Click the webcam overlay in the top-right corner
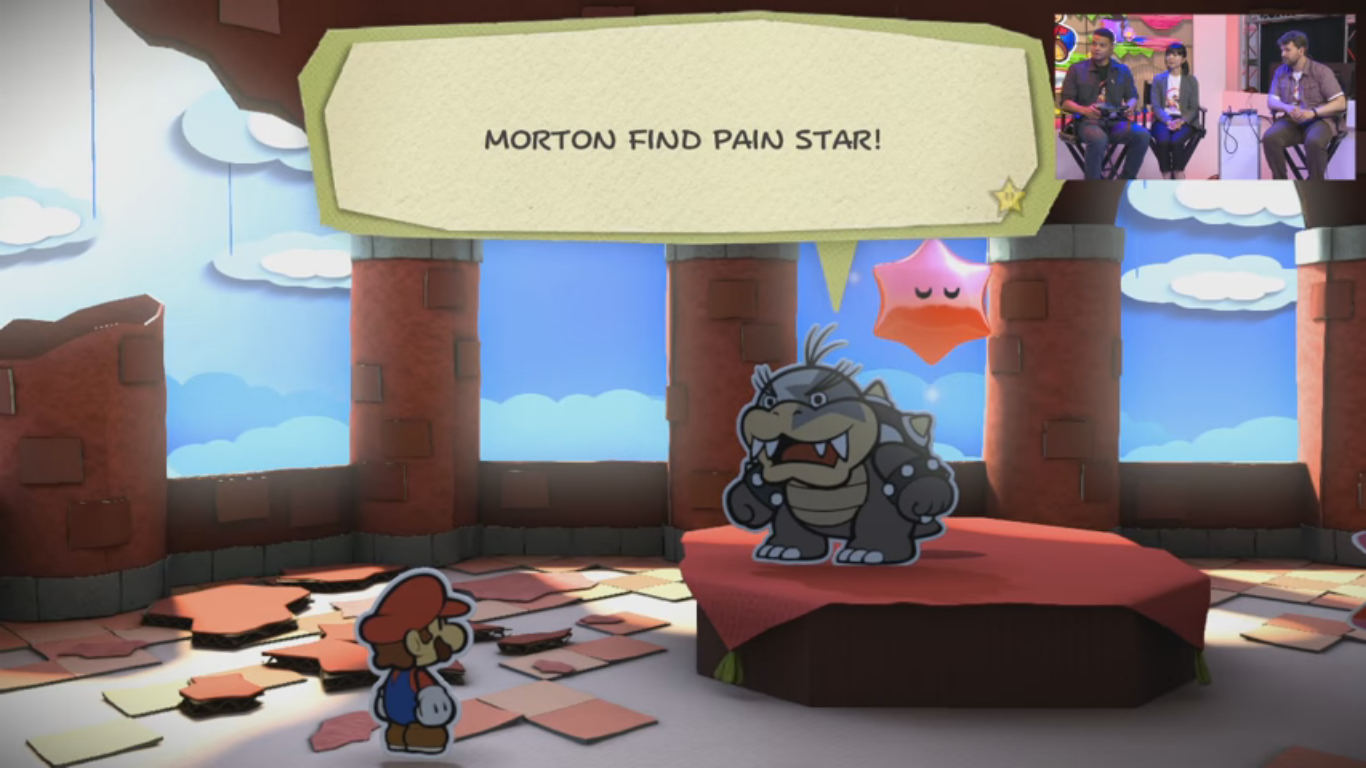This screenshot has width=1366, height=768. pos(1205,95)
